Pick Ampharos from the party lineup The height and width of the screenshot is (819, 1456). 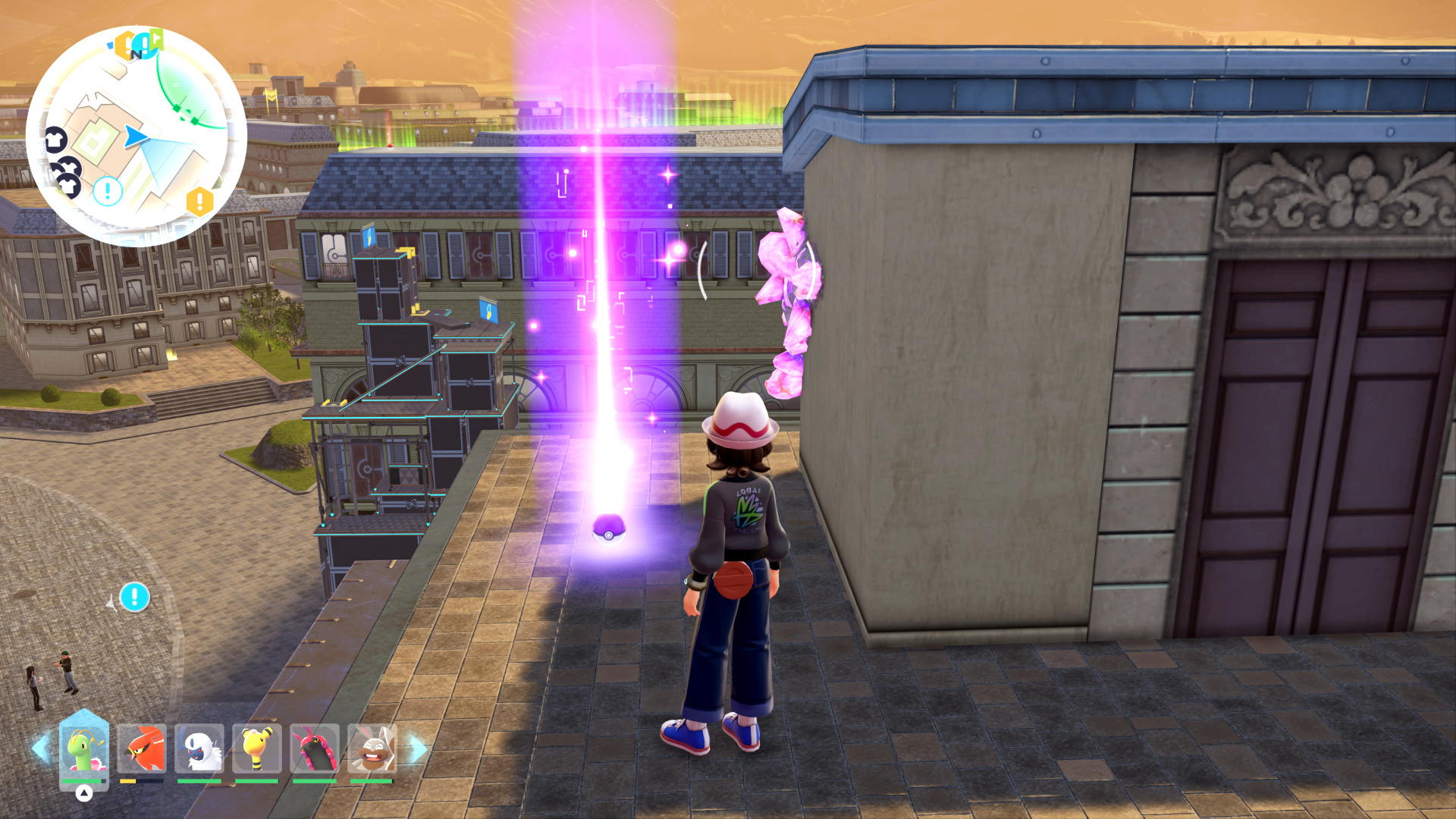257,749
